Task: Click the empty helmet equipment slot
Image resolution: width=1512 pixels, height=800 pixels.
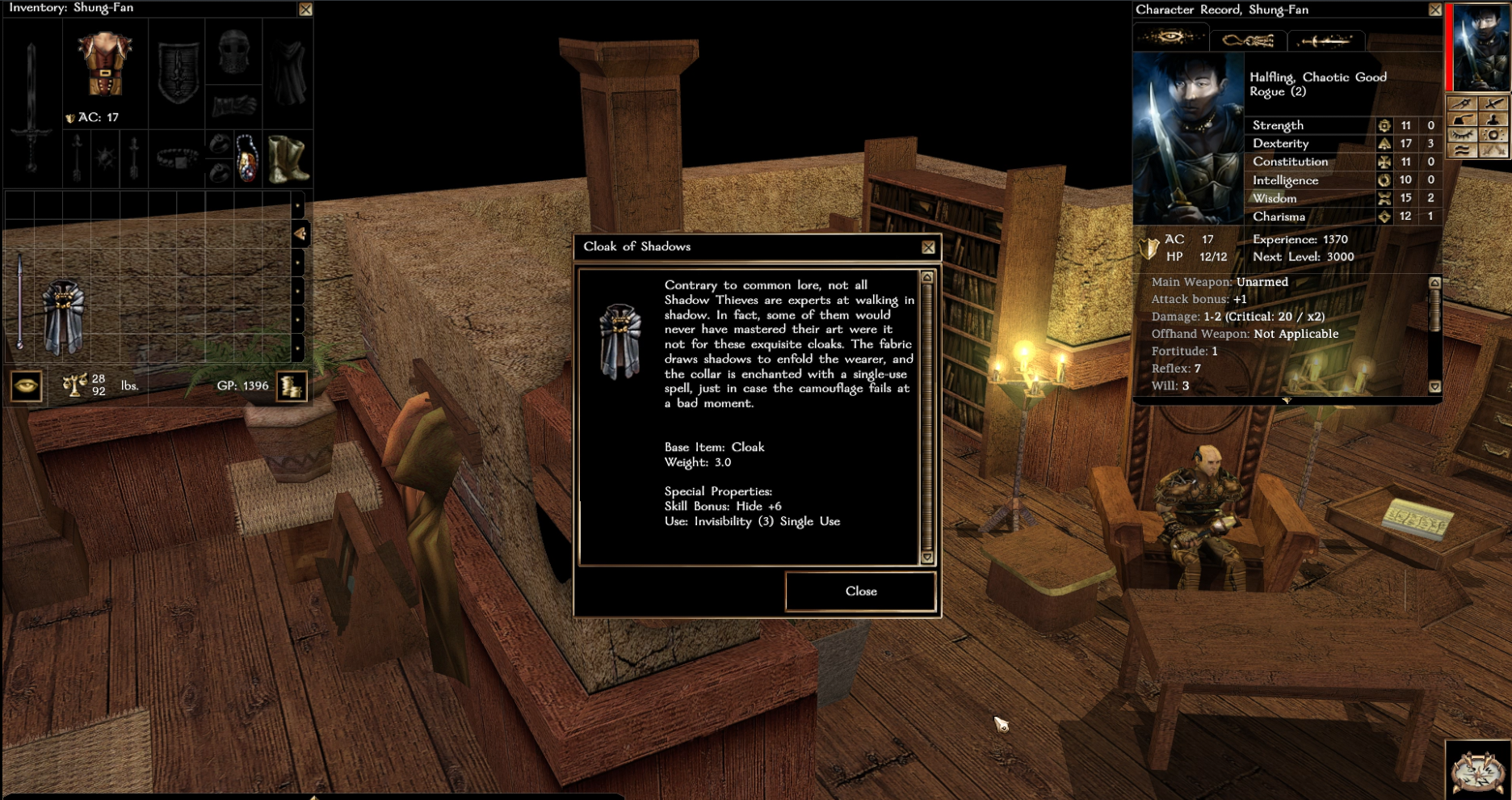Action: (x=233, y=53)
